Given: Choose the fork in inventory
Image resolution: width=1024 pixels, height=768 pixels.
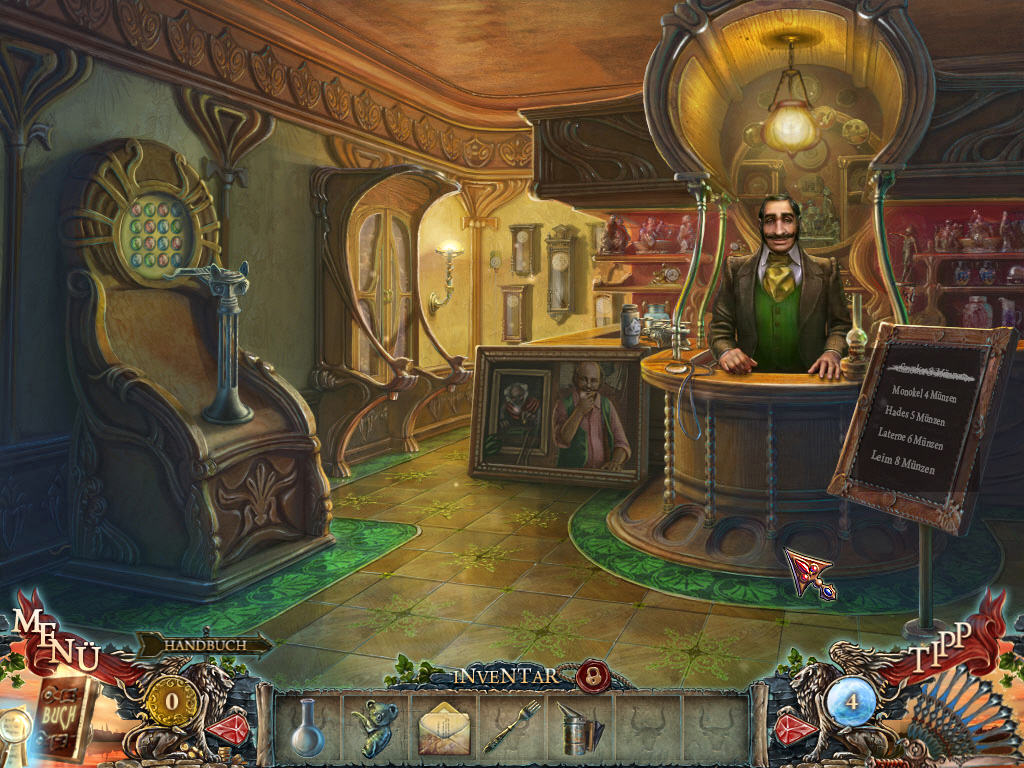Looking at the screenshot, I should click(511, 727).
